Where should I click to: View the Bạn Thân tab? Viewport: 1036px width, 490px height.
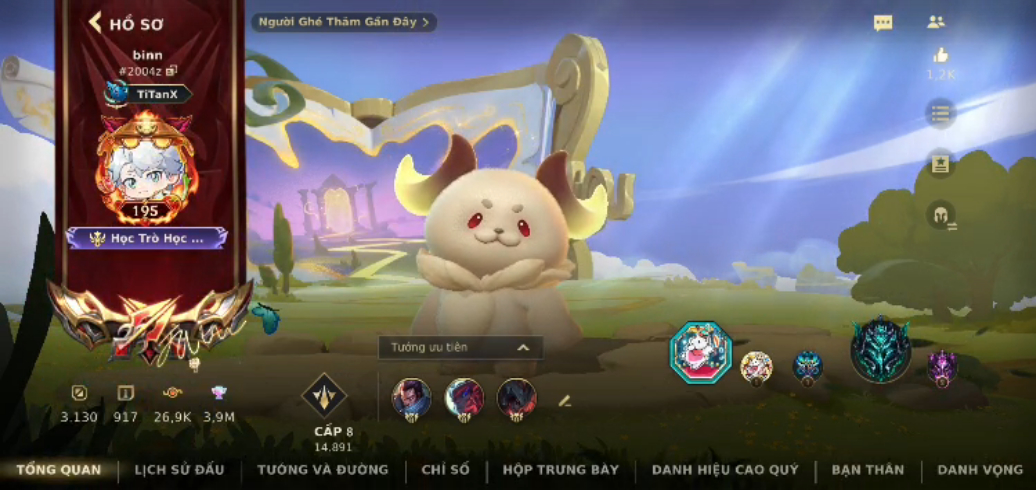867,469
